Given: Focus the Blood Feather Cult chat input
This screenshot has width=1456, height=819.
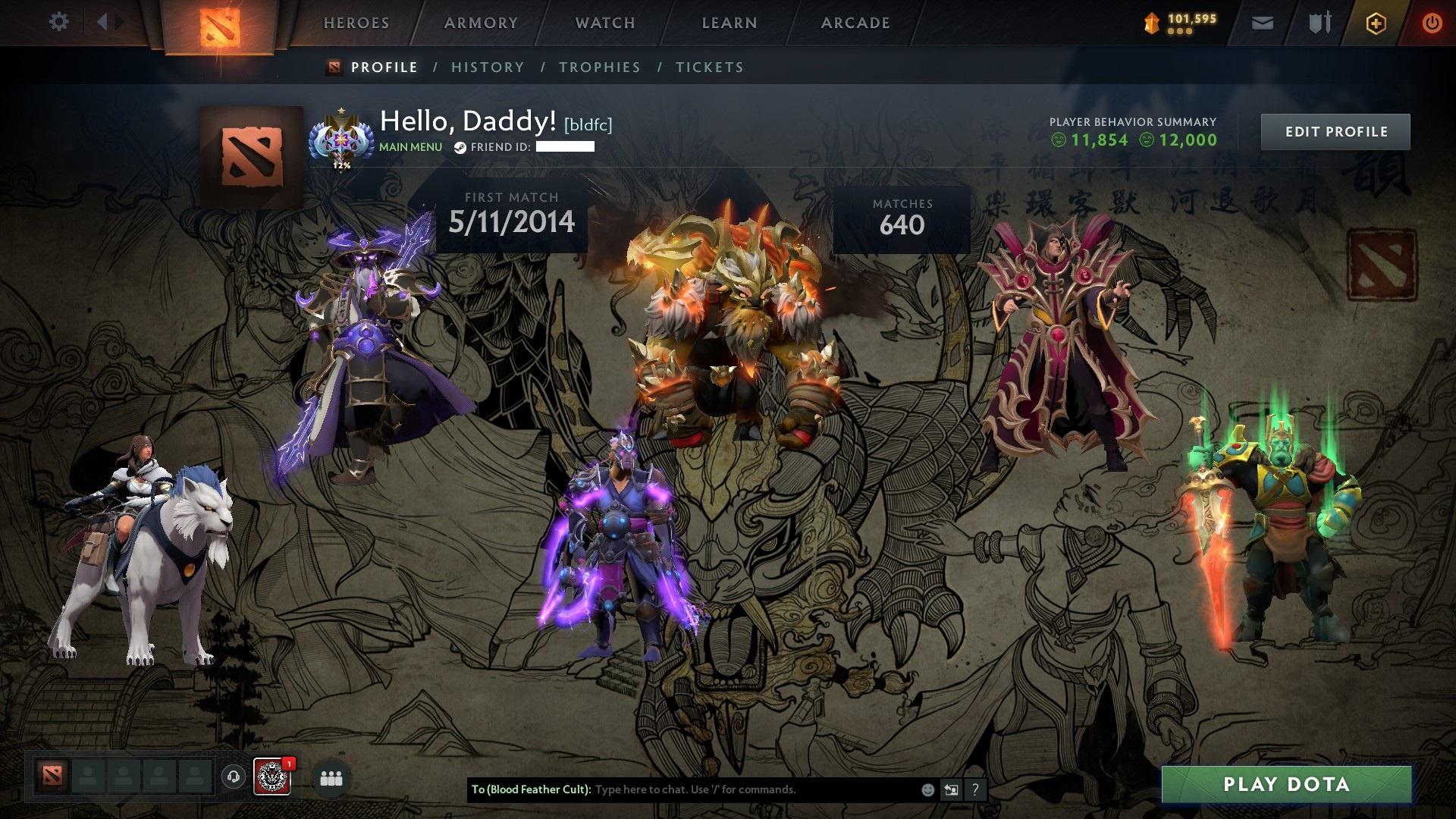Looking at the screenshot, I should 751,789.
